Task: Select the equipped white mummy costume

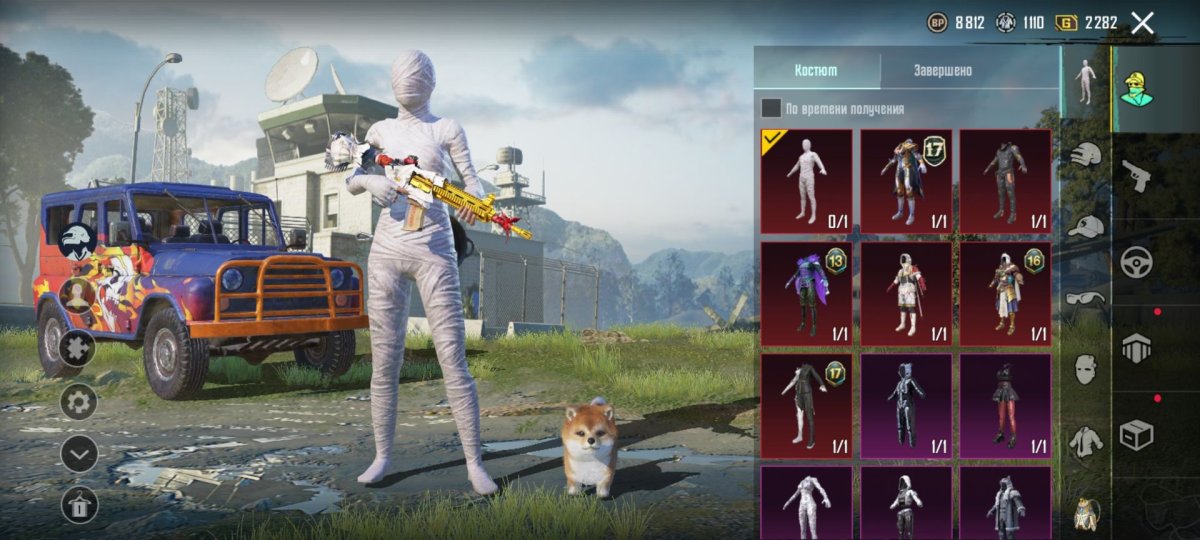Action: click(x=806, y=181)
